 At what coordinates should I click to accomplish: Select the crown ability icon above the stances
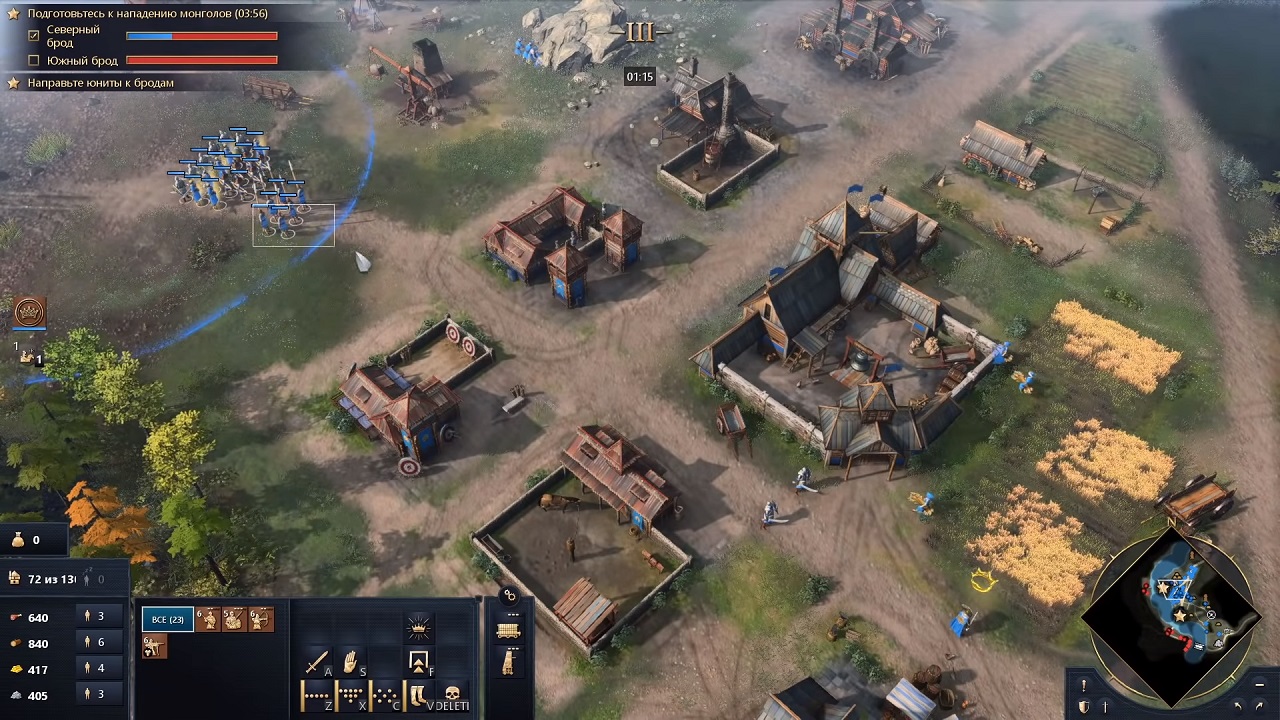[x=420, y=627]
